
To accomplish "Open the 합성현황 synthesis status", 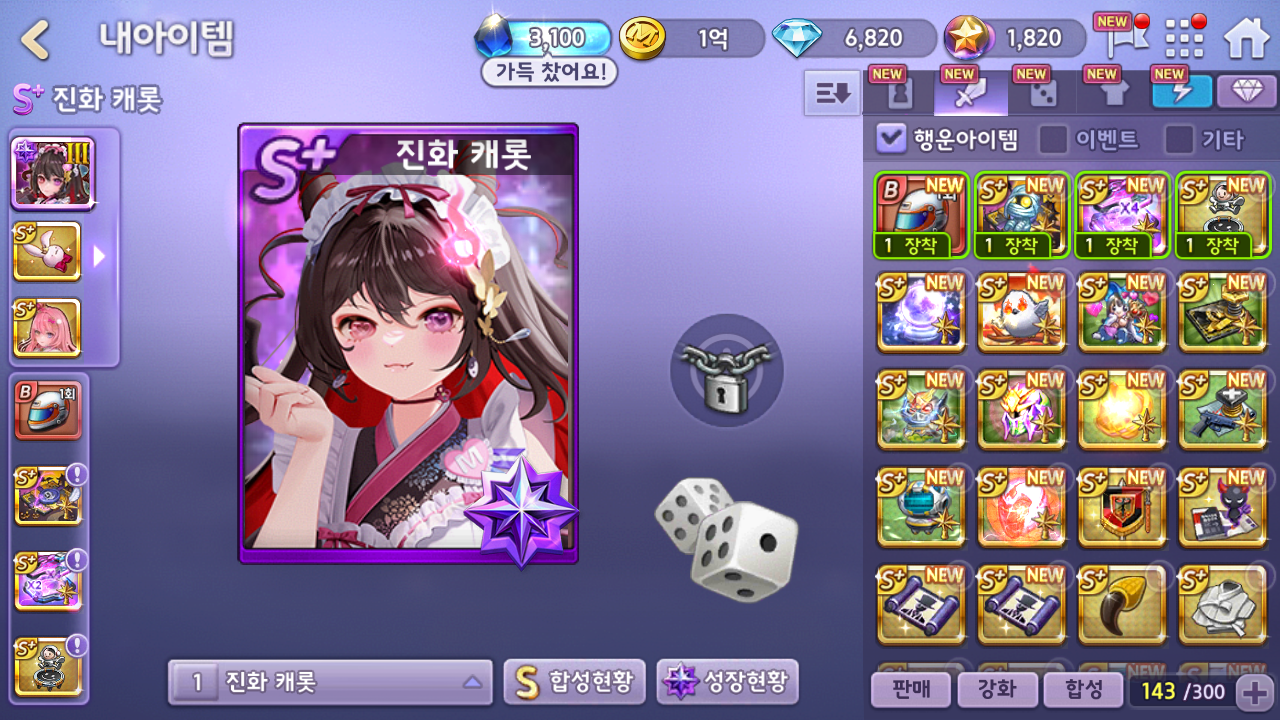I will point(574,682).
